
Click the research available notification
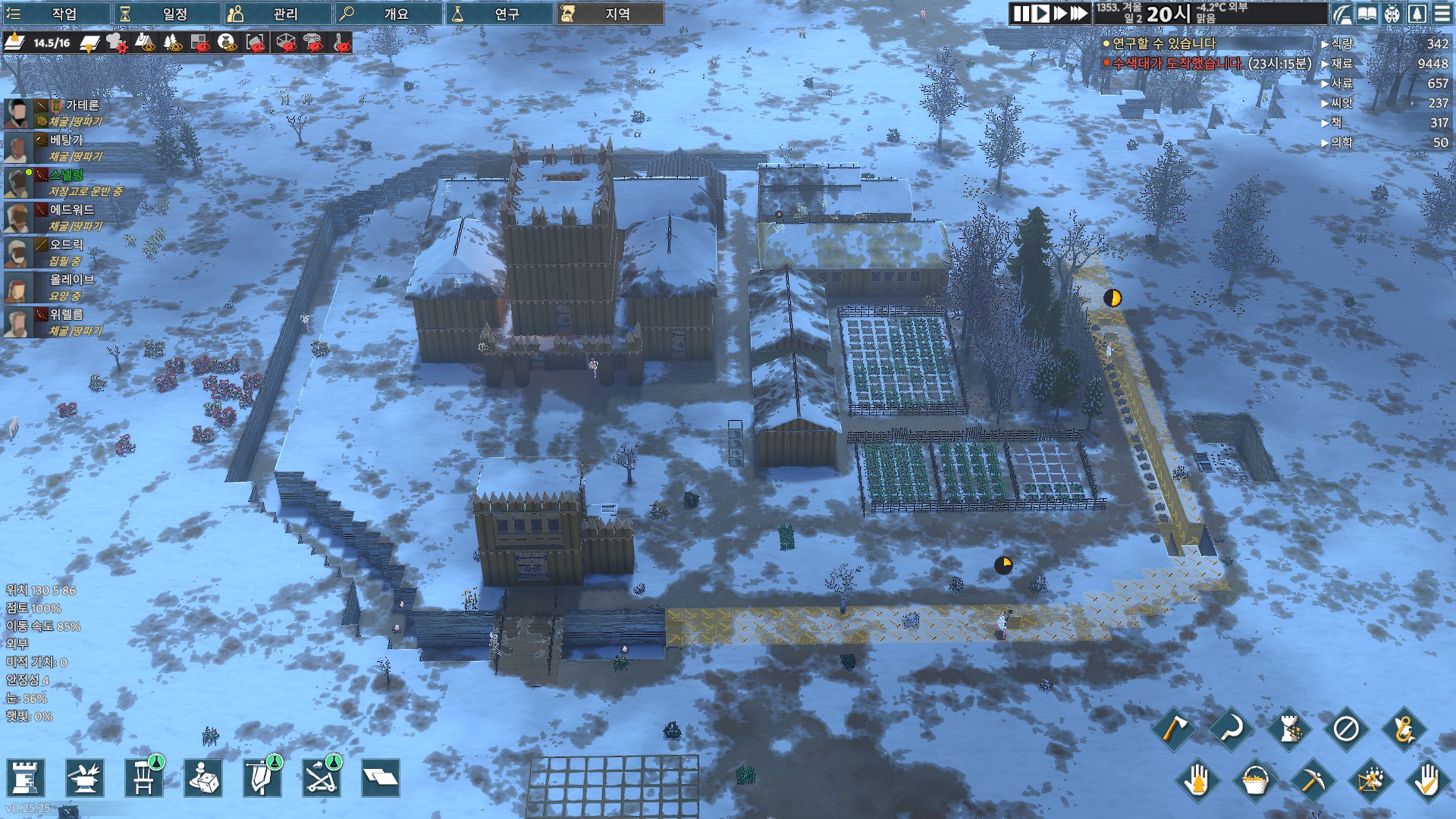1163,44
